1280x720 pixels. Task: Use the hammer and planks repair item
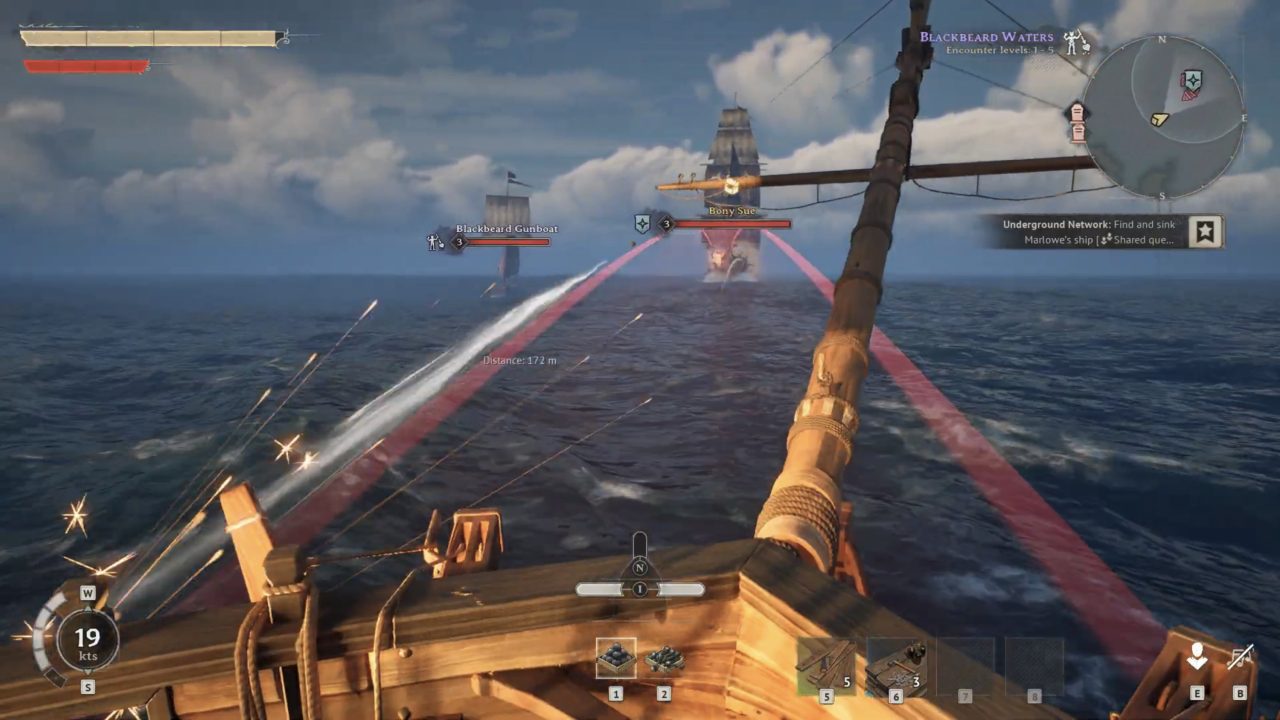(896, 664)
